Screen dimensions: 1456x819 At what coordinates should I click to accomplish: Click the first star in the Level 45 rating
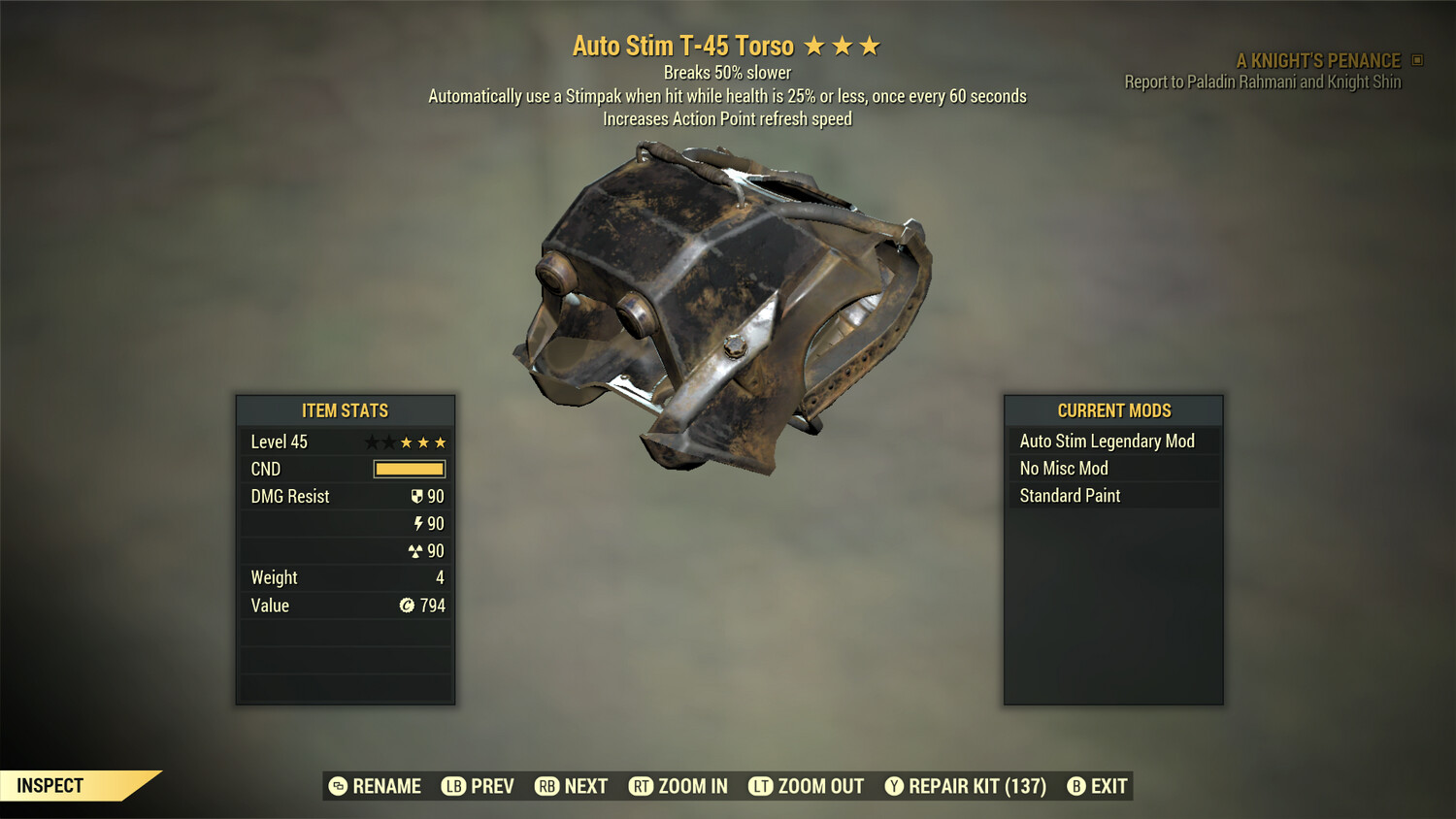[372, 442]
